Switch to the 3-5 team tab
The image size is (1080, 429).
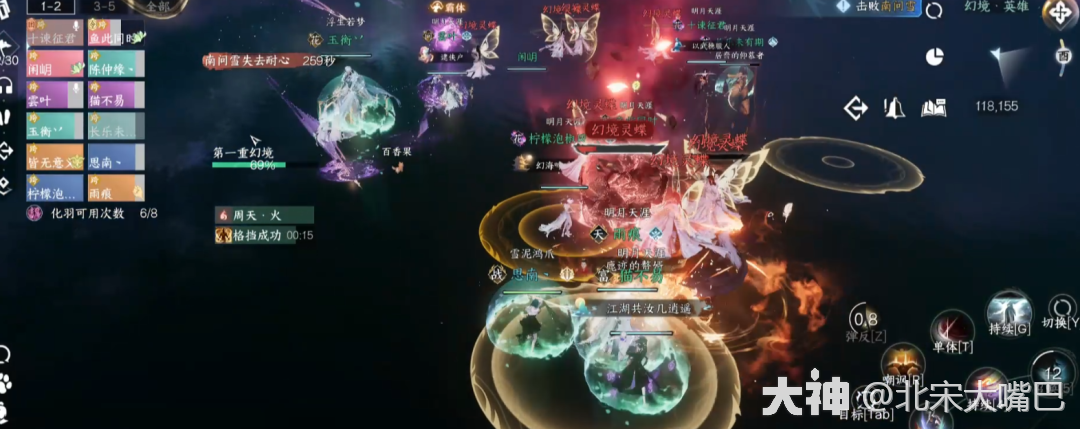(103, 6)
